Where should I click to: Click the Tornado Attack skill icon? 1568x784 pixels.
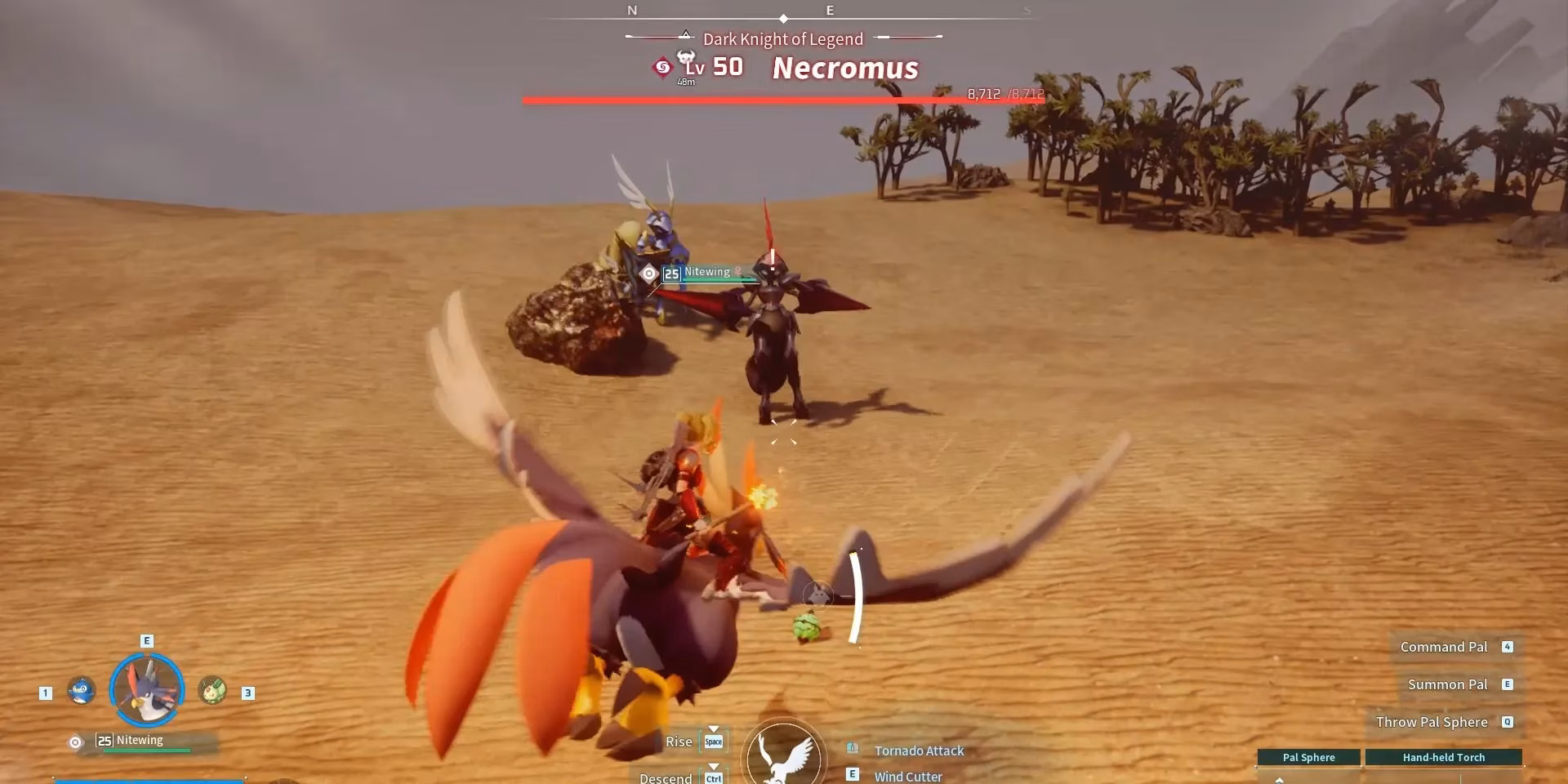point(854,748)
